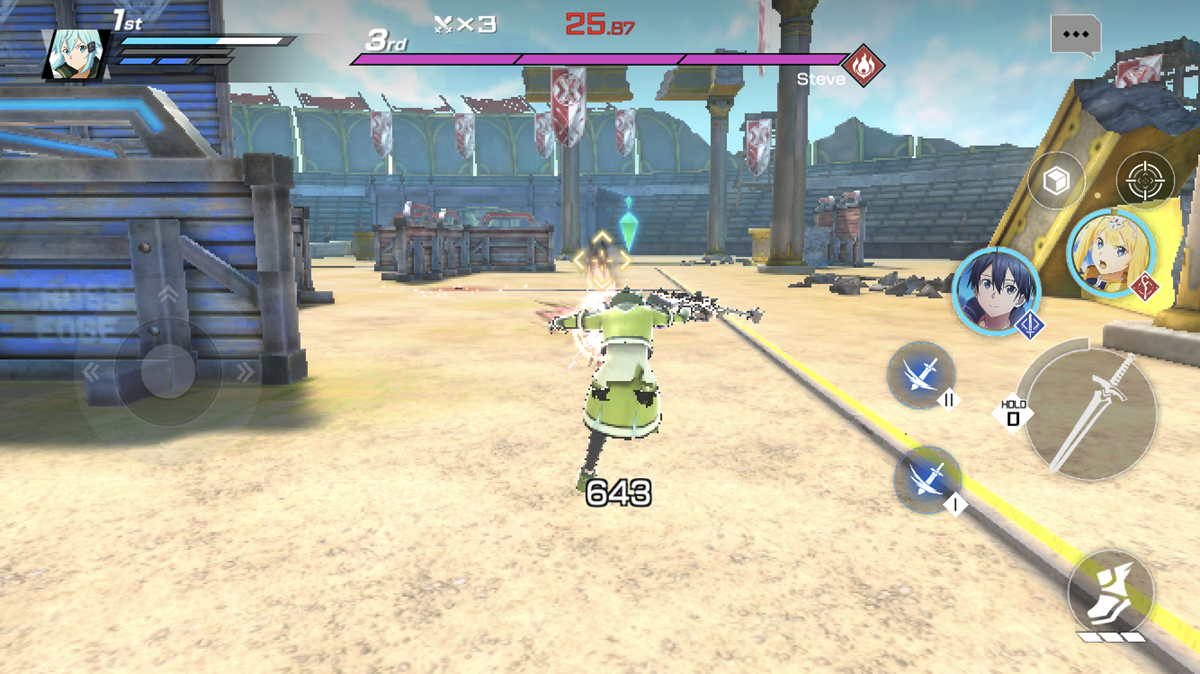Tap the player character portrait
1200x674 pixels.
75,54
